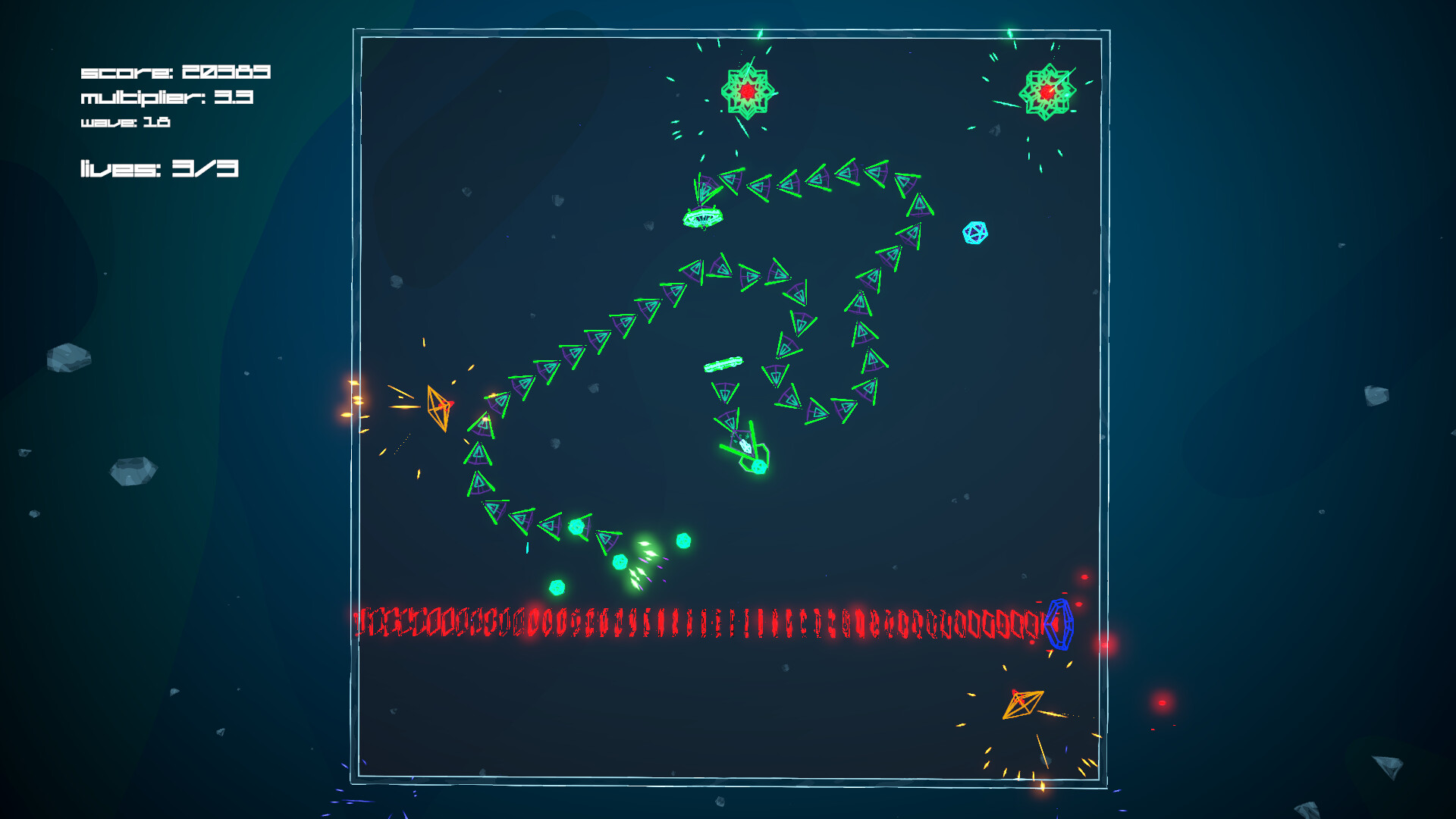Click the score: 20389 text
This screenshot has height=819, width=1456.
click(176, 74)
